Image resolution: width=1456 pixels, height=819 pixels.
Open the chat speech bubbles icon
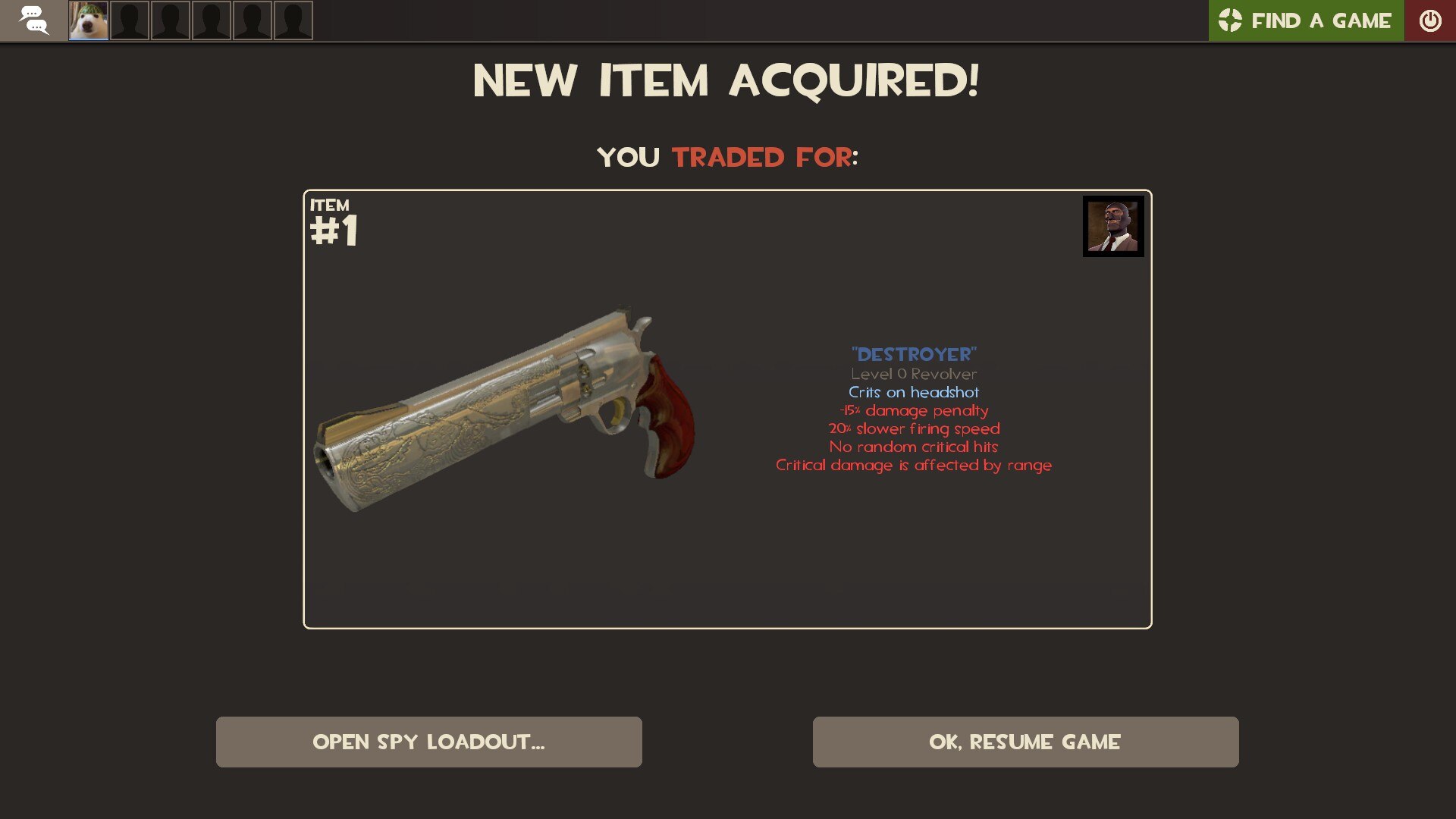[x=33, y=20]
